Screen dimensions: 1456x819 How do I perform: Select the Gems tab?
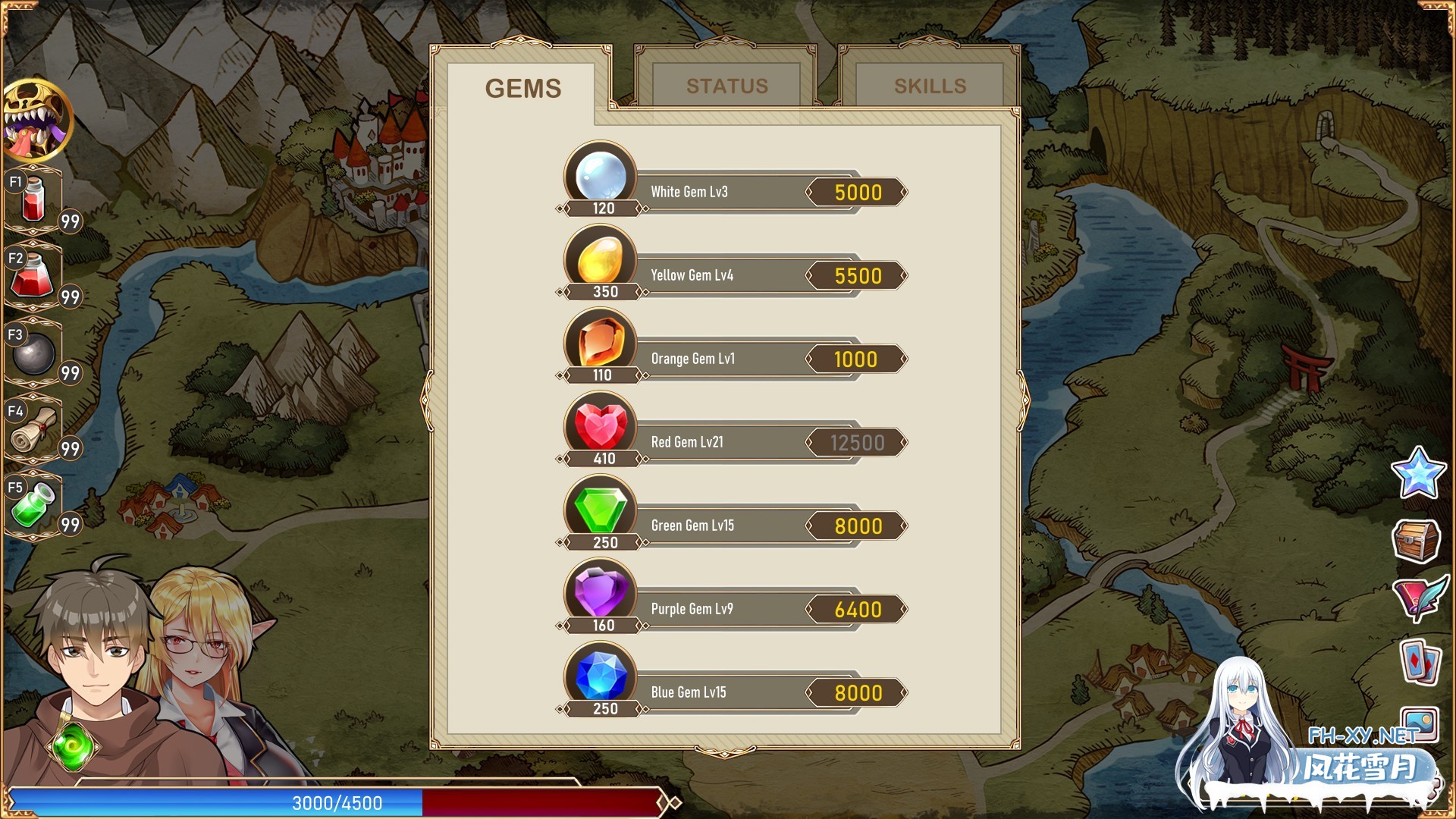(x=523, y=88)
